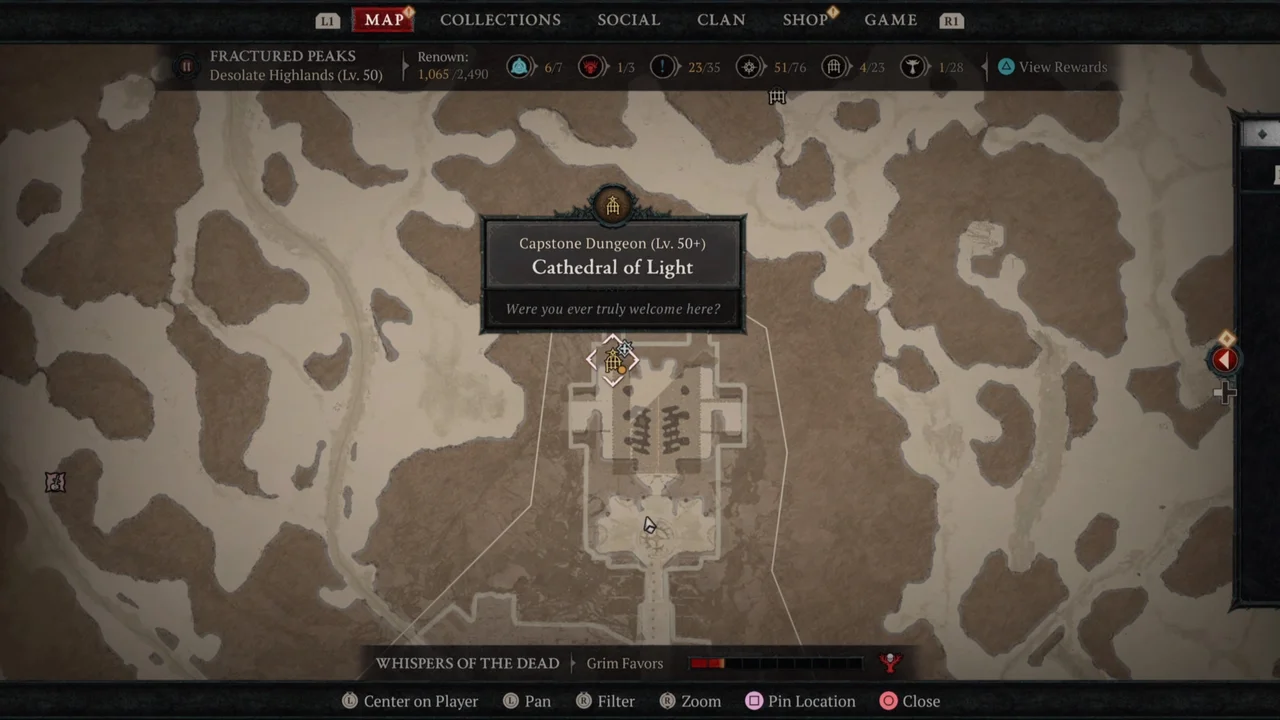Click the Fractured Peaks region emblem

click(x=186, y=66)
